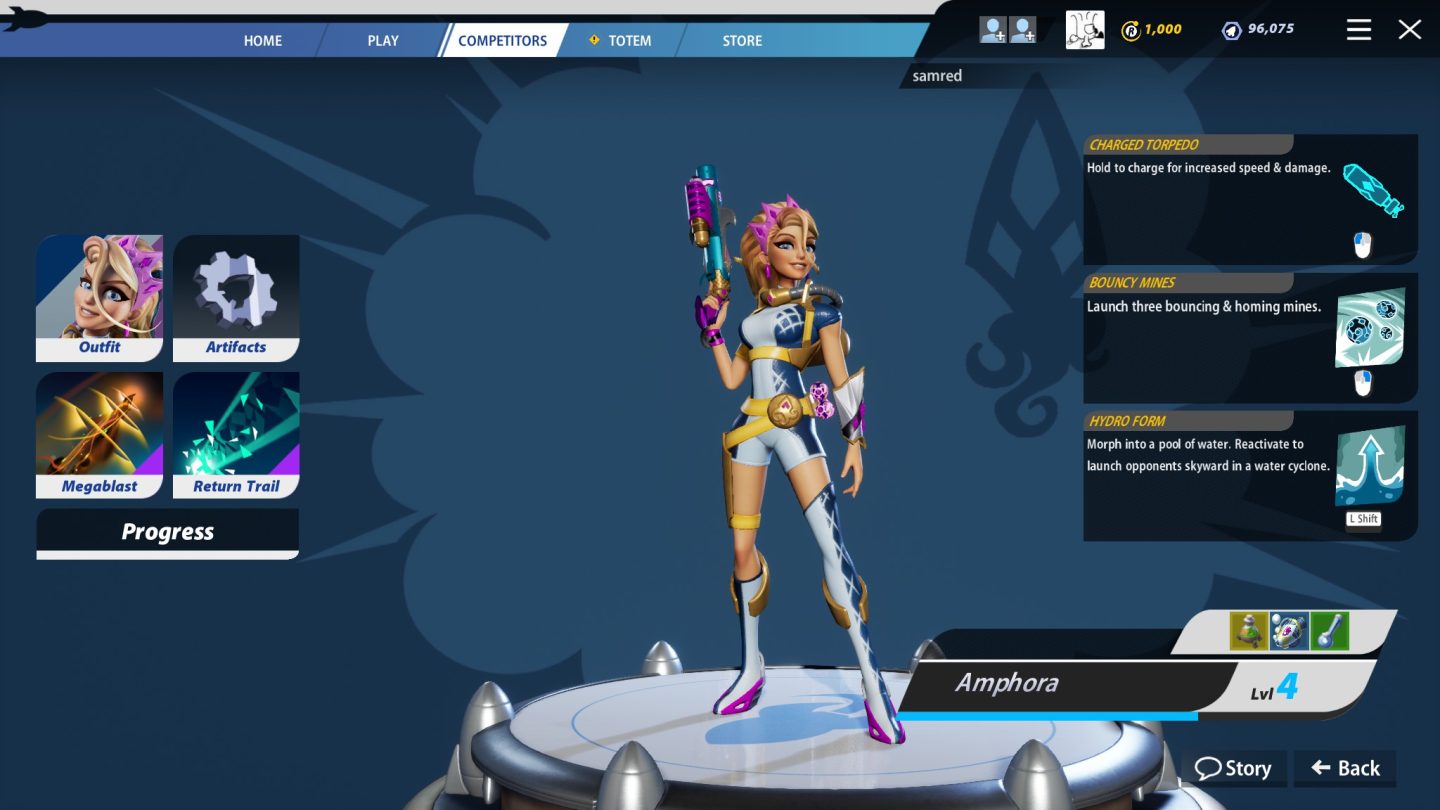This screenshot has width=1440, height=810.
Task: Select the Megablast icon
Action: point(99,428)
